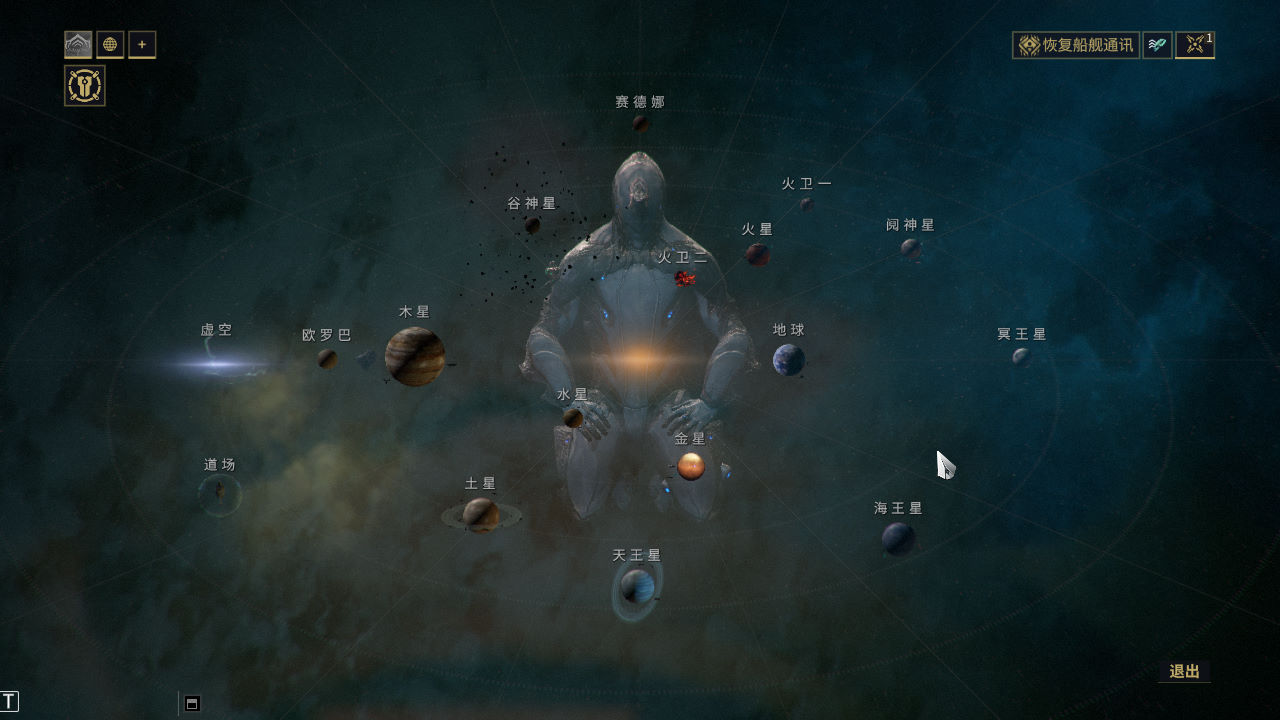The image size is (1280, 720).
Task: Open the 天王星 planet node
Action: coord(637,586)
